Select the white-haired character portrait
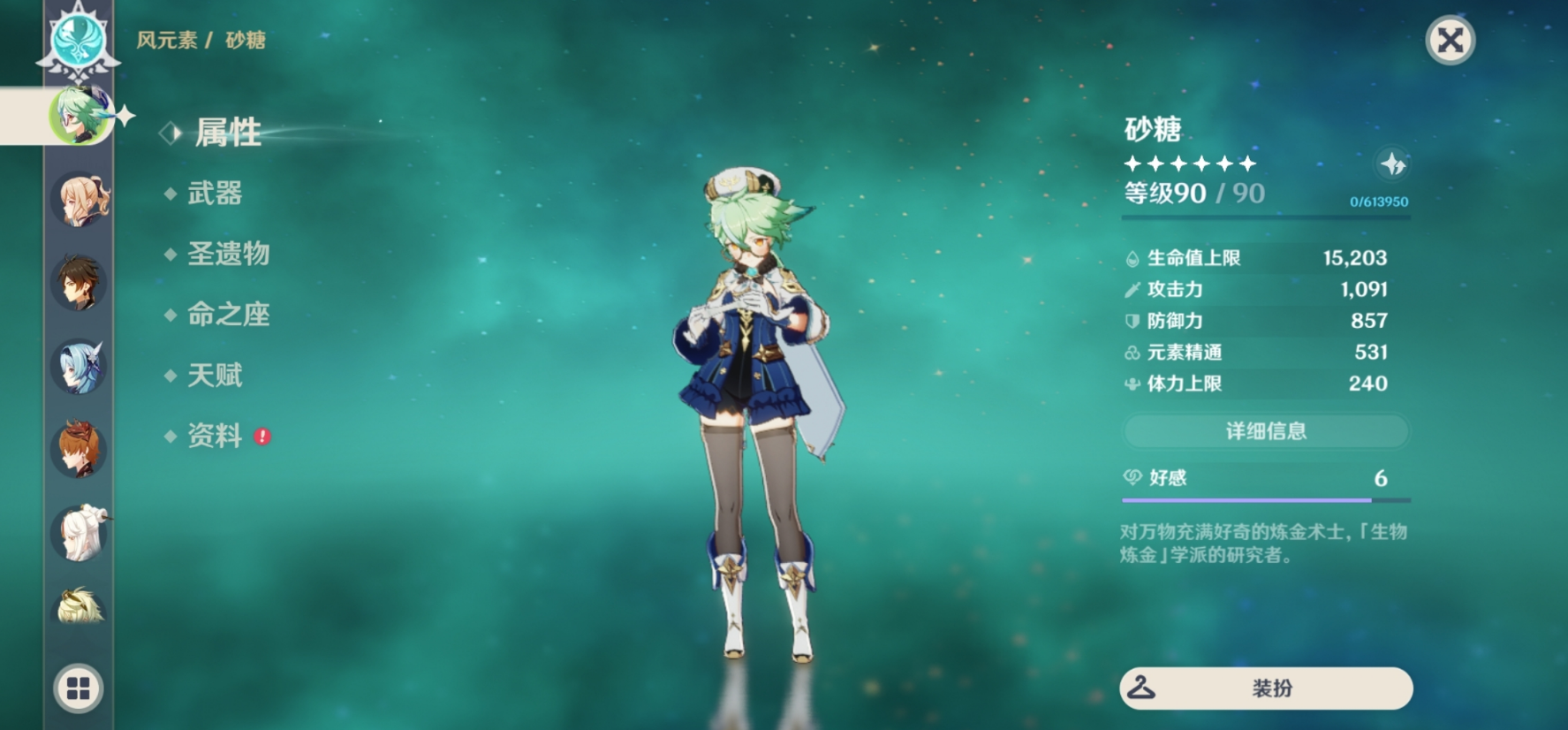The width and height of the screenshot is (1568, 730). [79, 532]
